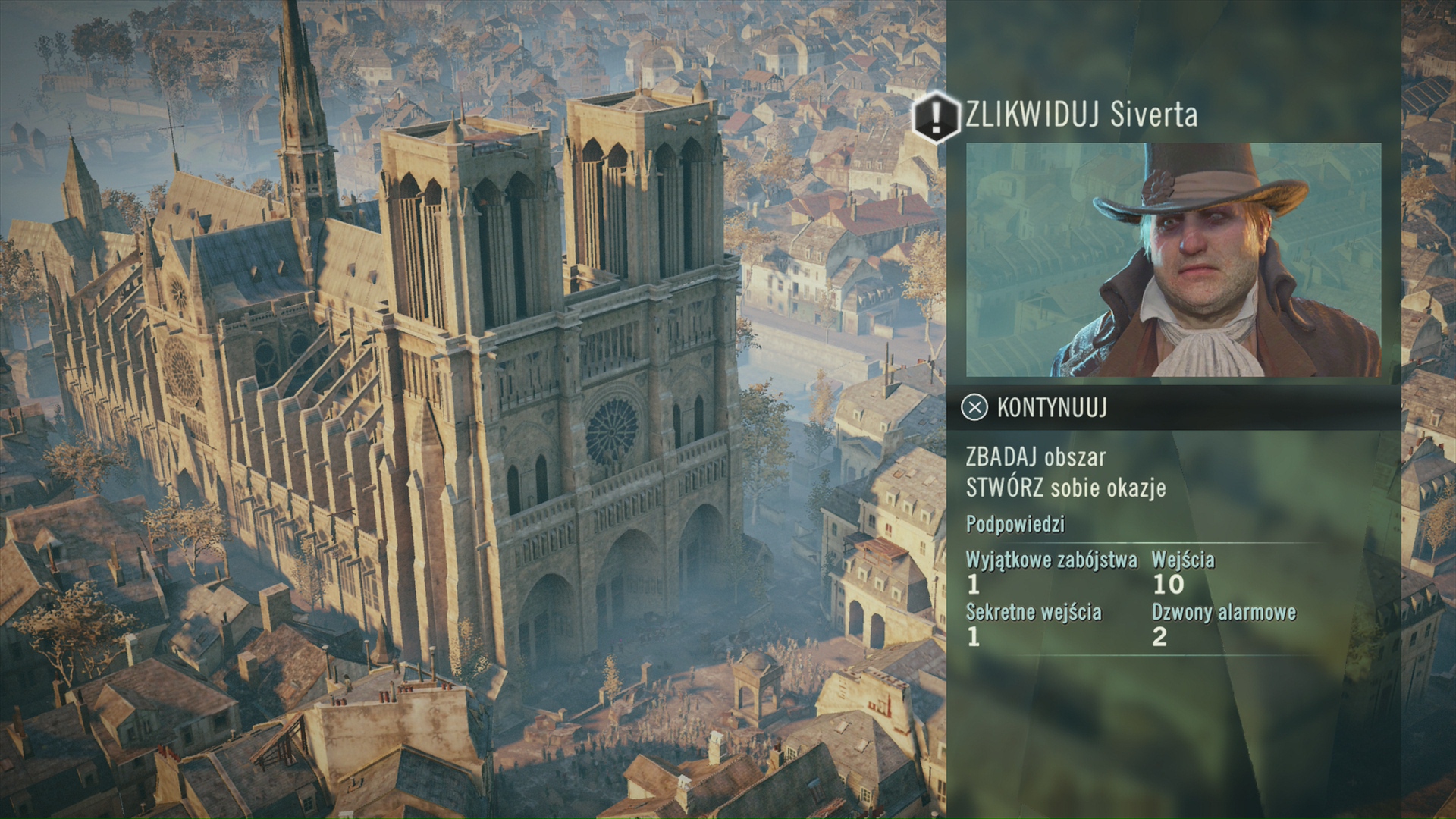Continue with the KONTYNUUJ bar
This screenshot has width=1456, height=819.
1052,408
